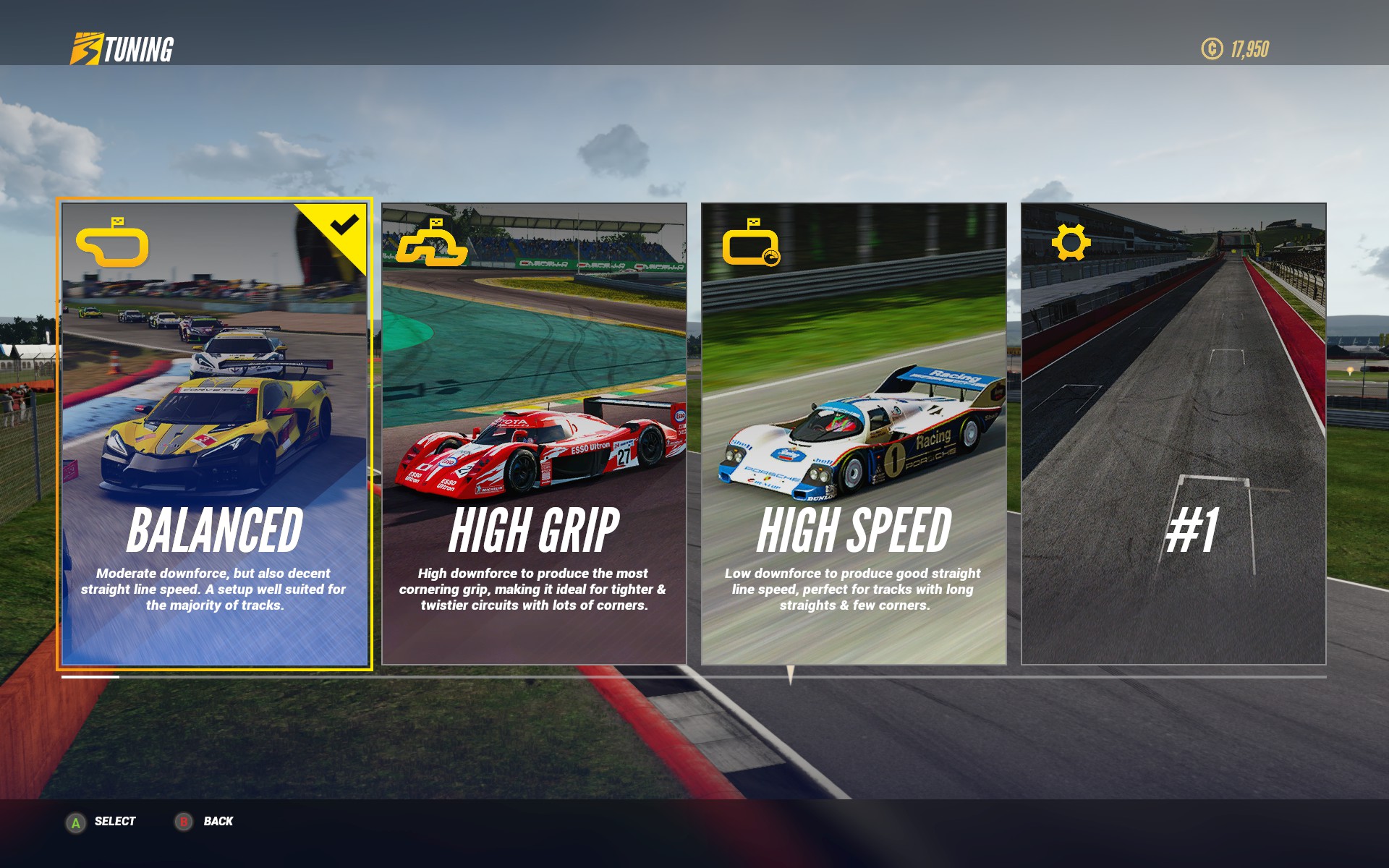Open the custom setup #1 card
Image resolution: width=1389 pixels, height=868 pixels.
pyautogui.click(x=1173, y=434)
